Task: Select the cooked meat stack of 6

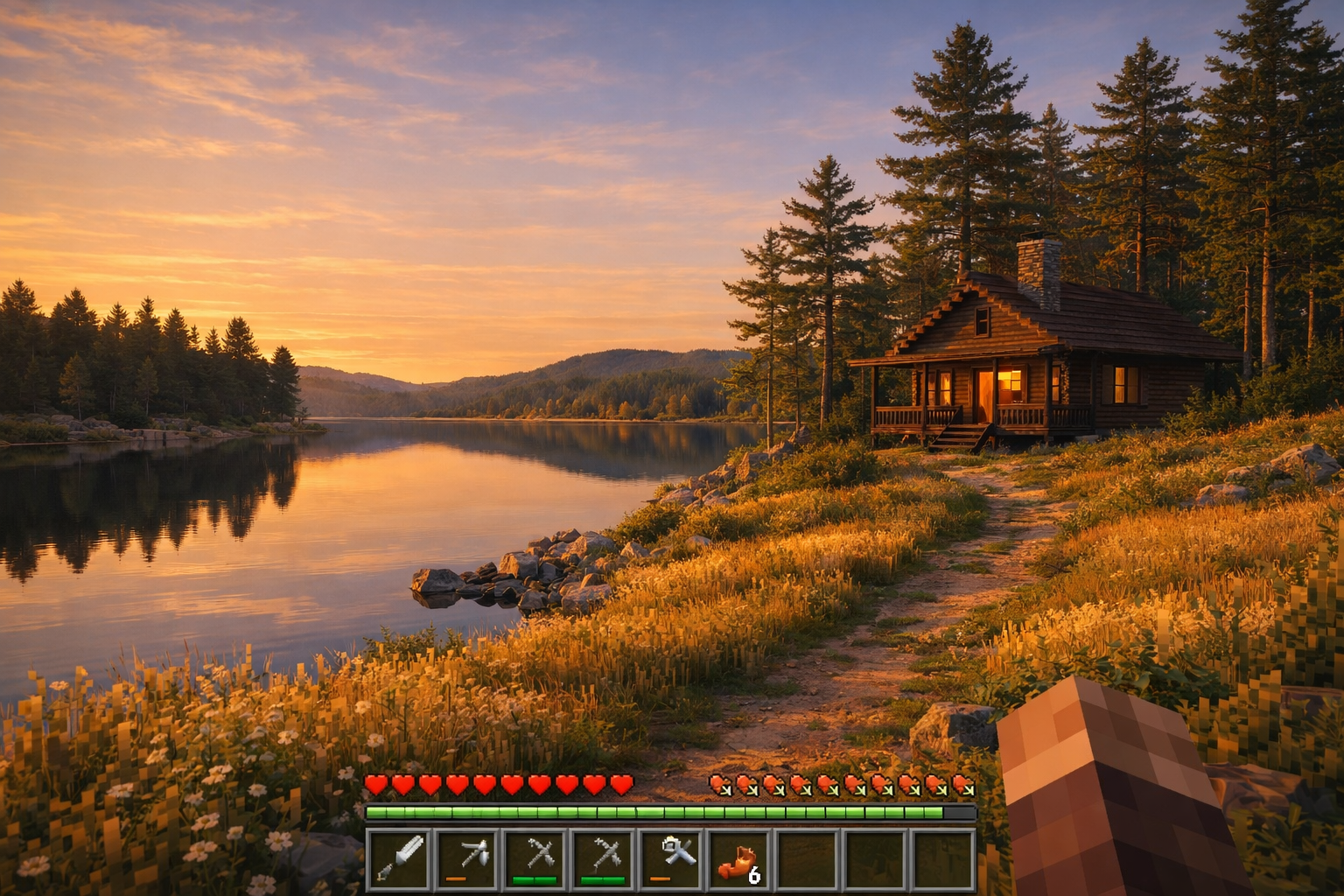Action: coord(740,858)
